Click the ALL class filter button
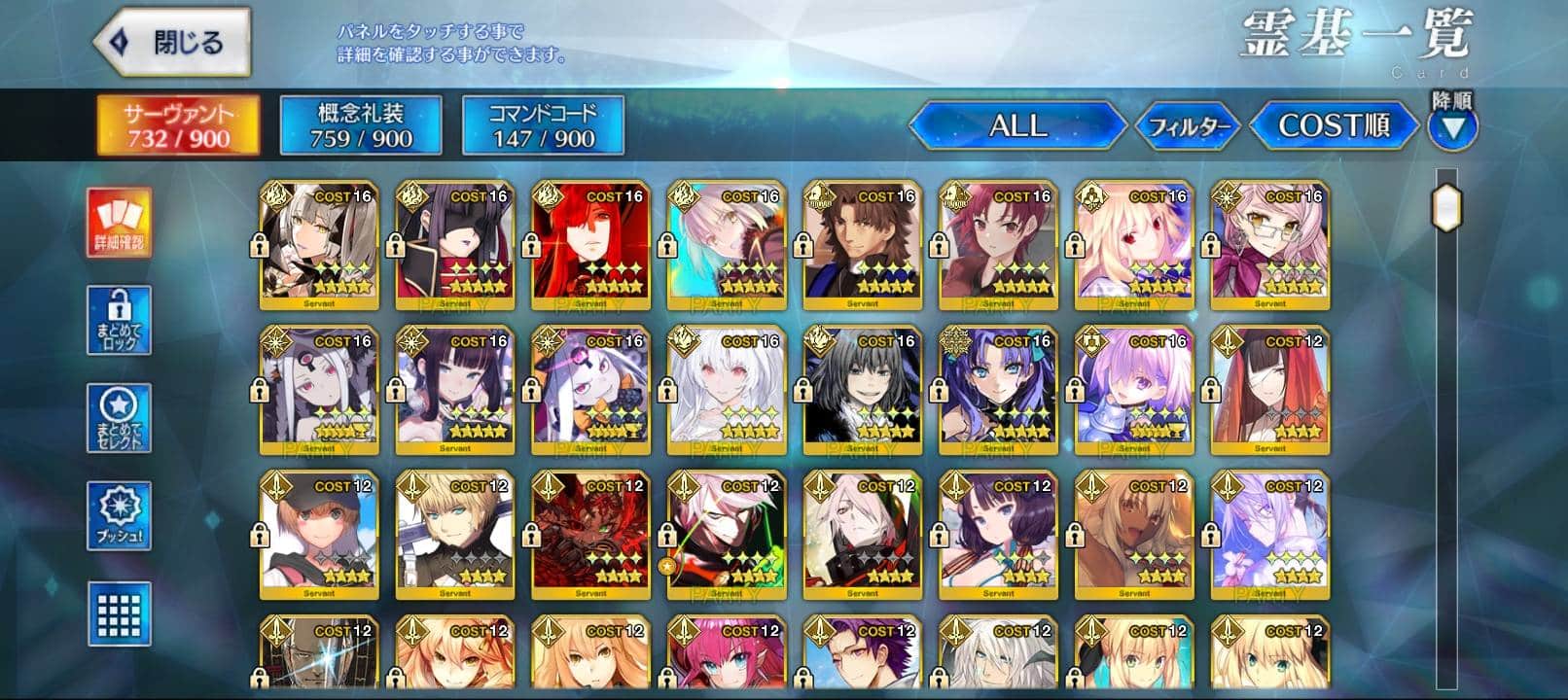The width and height of the screenshot is (1568, 700). 1017,125
